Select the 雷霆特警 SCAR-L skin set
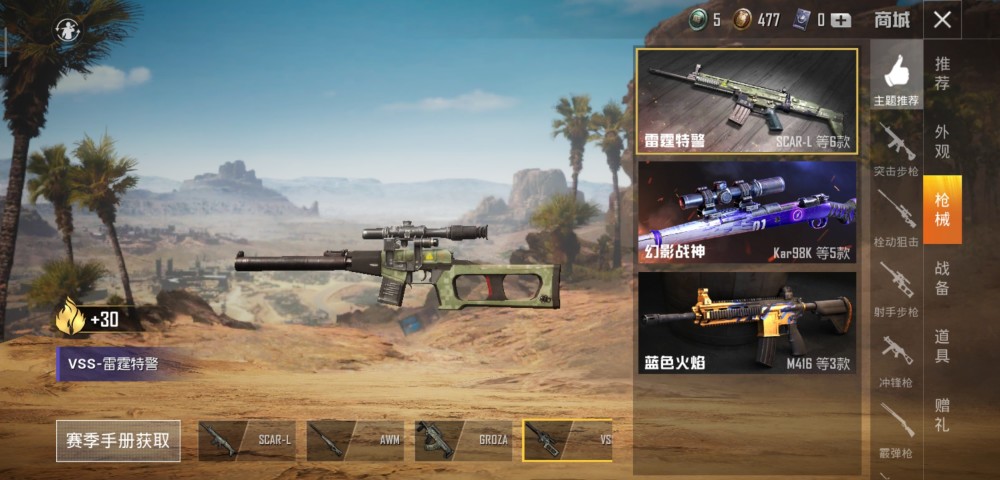The width and height of the screenshot is (1000, 480). coord(747,101)
